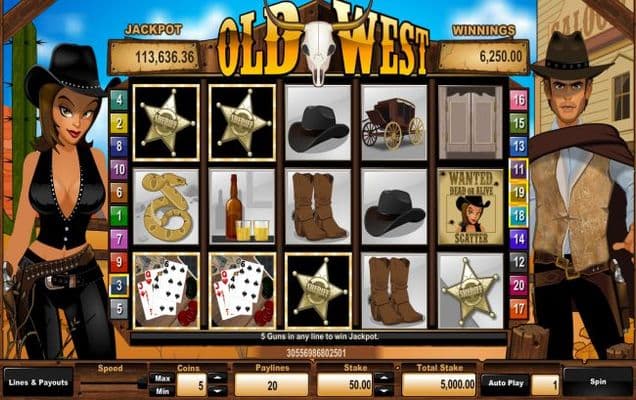636x400 pixels.
Task: Decrease the Coins value by one
Action: (x=220, y=391)
